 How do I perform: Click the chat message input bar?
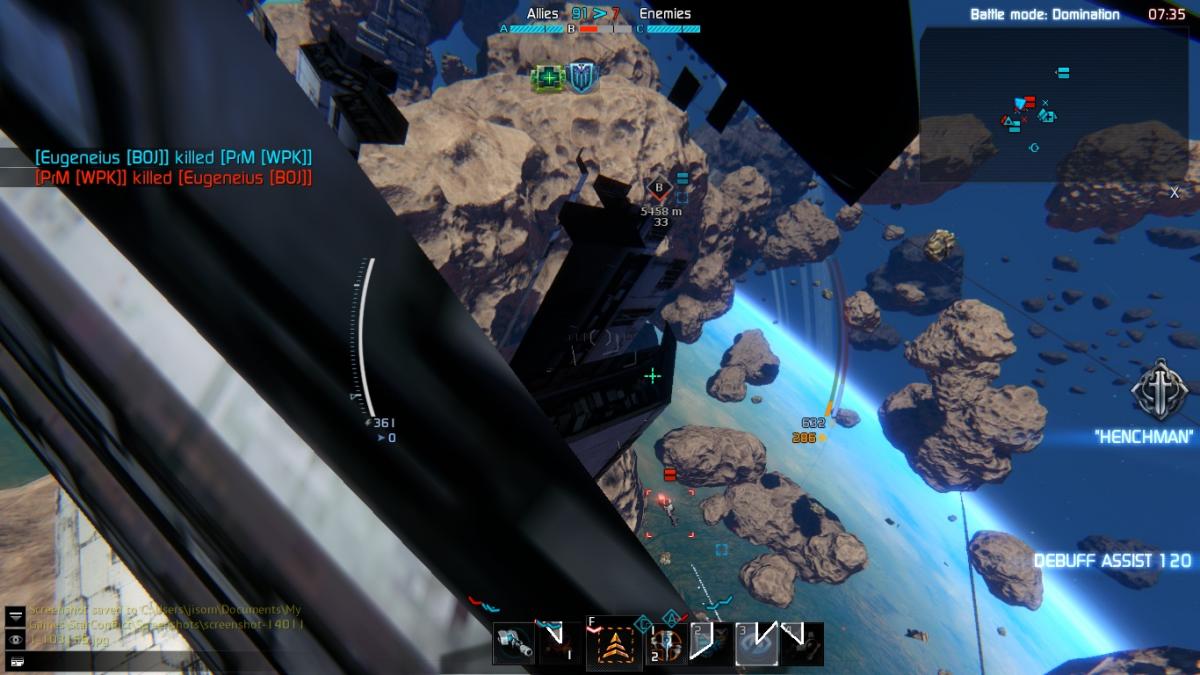click(16, 660)
